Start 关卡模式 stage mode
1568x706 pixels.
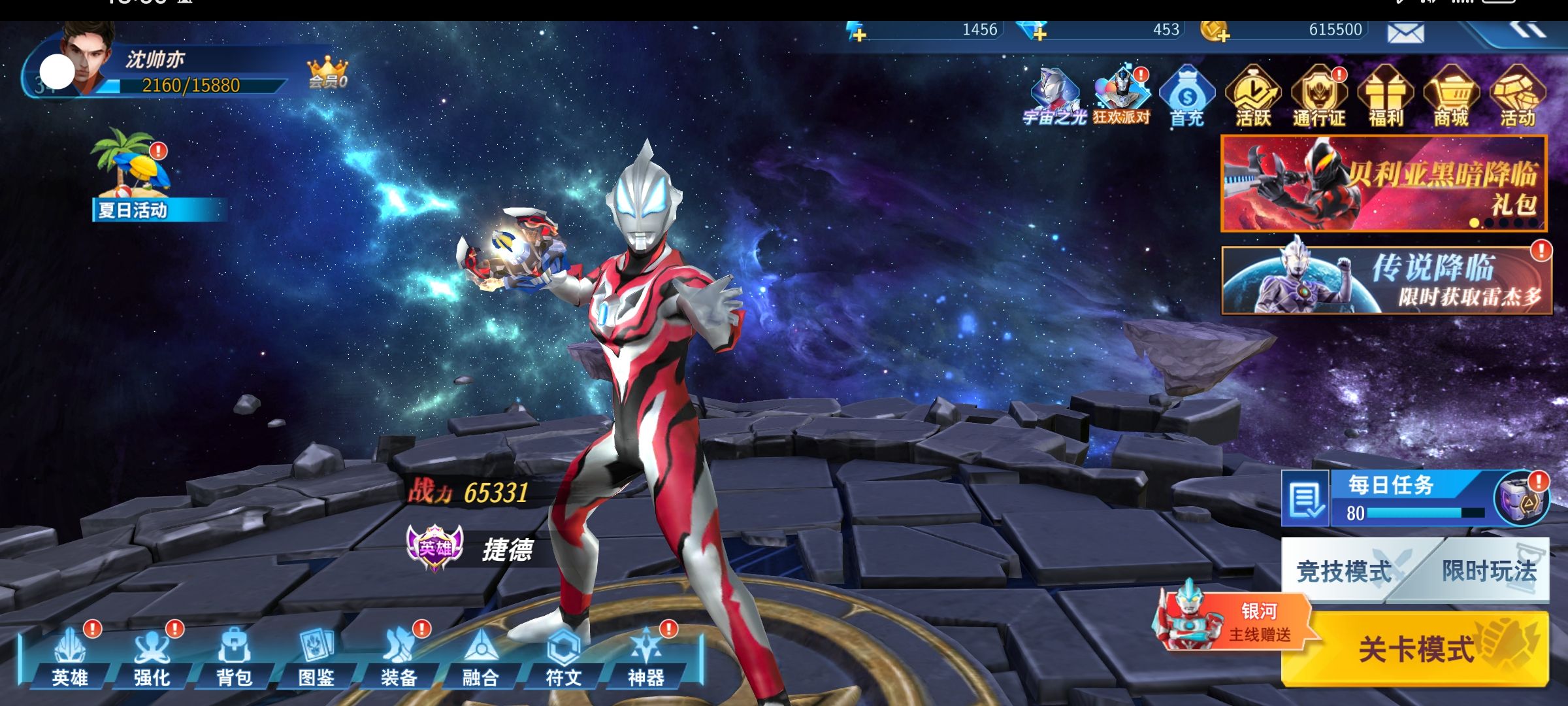coord(1415,648)
